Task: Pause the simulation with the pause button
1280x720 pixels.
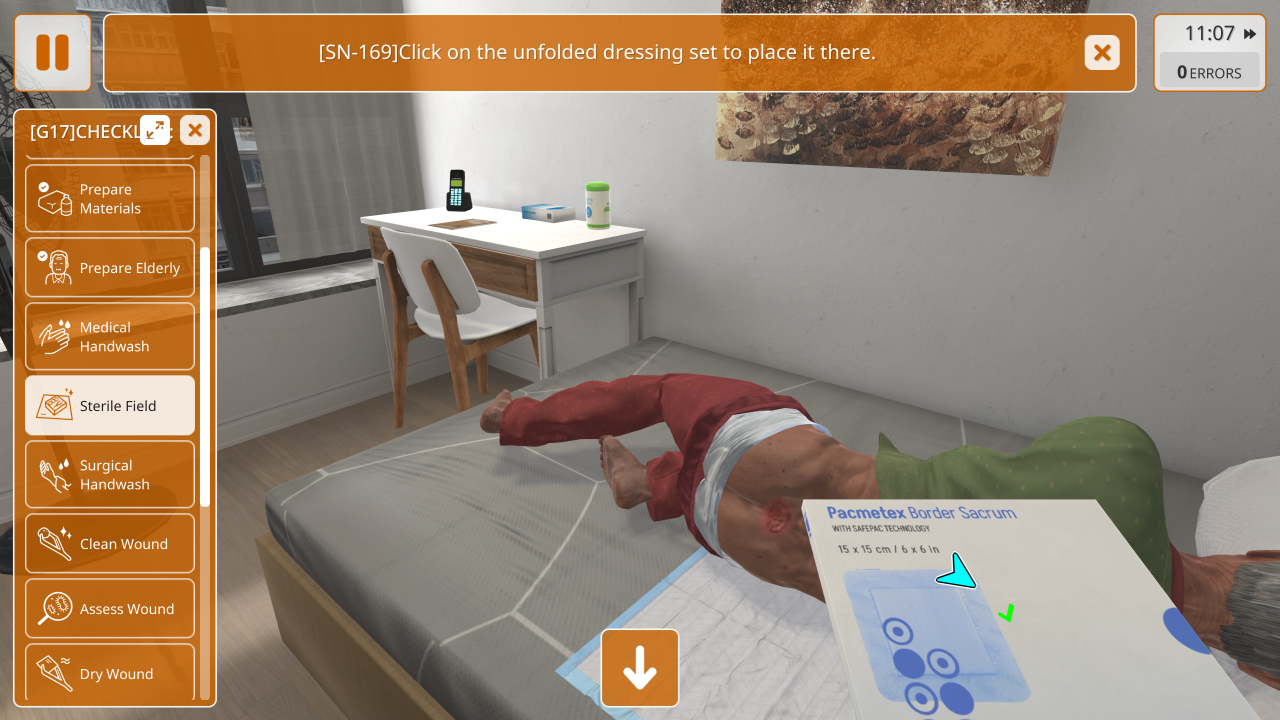Action: [x=52, y=52]
